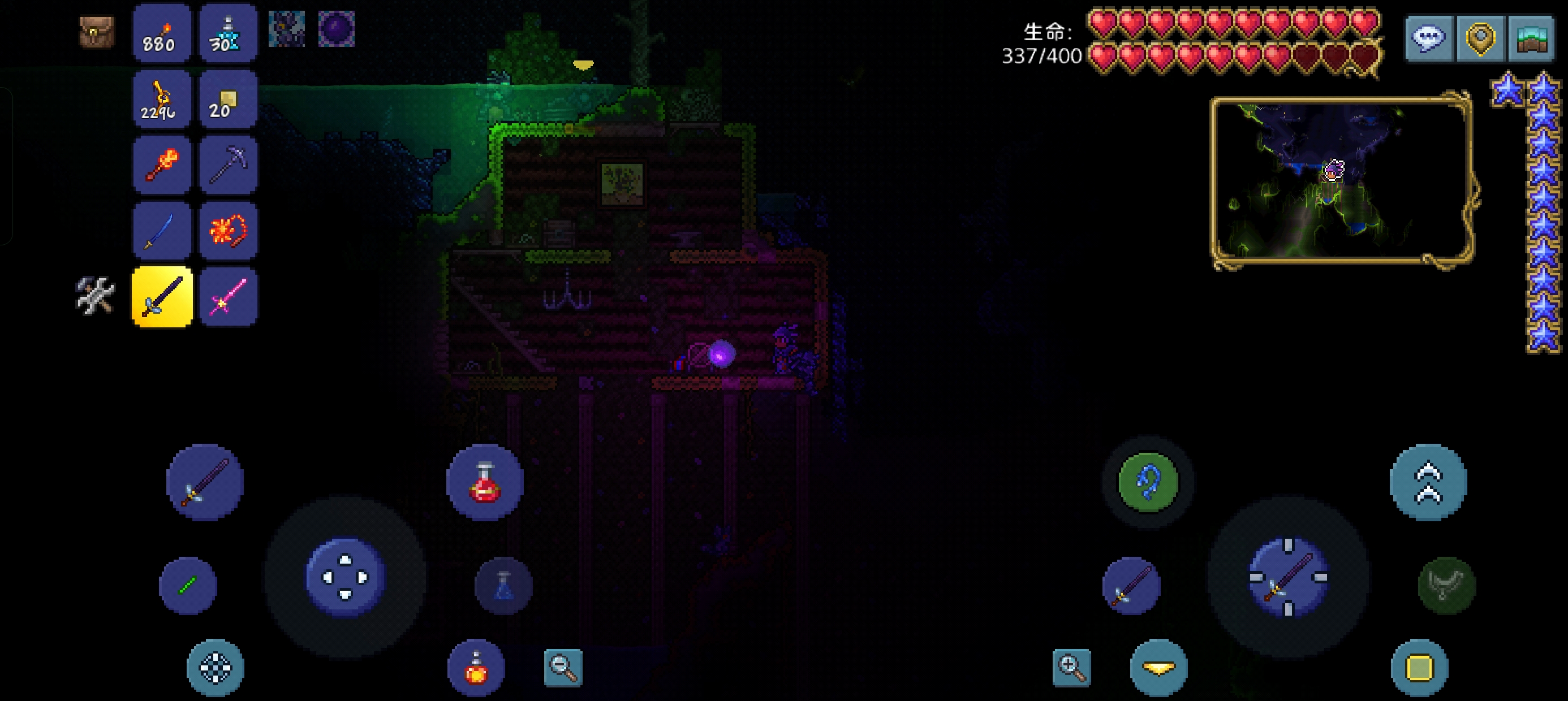Select the pickaxe hotbar slot

pyautogui.click(x=227, y=165)
